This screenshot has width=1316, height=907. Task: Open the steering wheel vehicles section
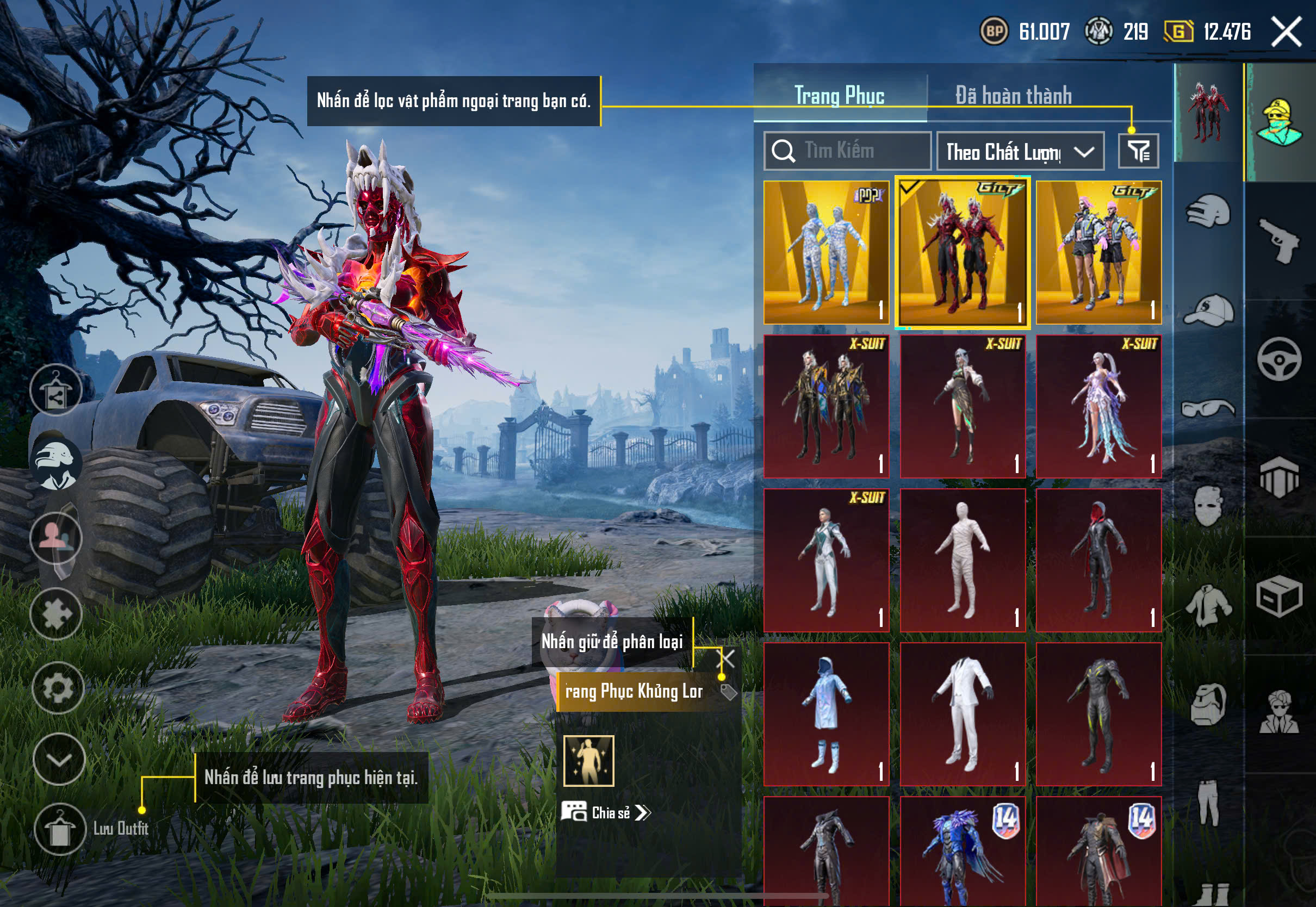click(x=1279, y=359)
